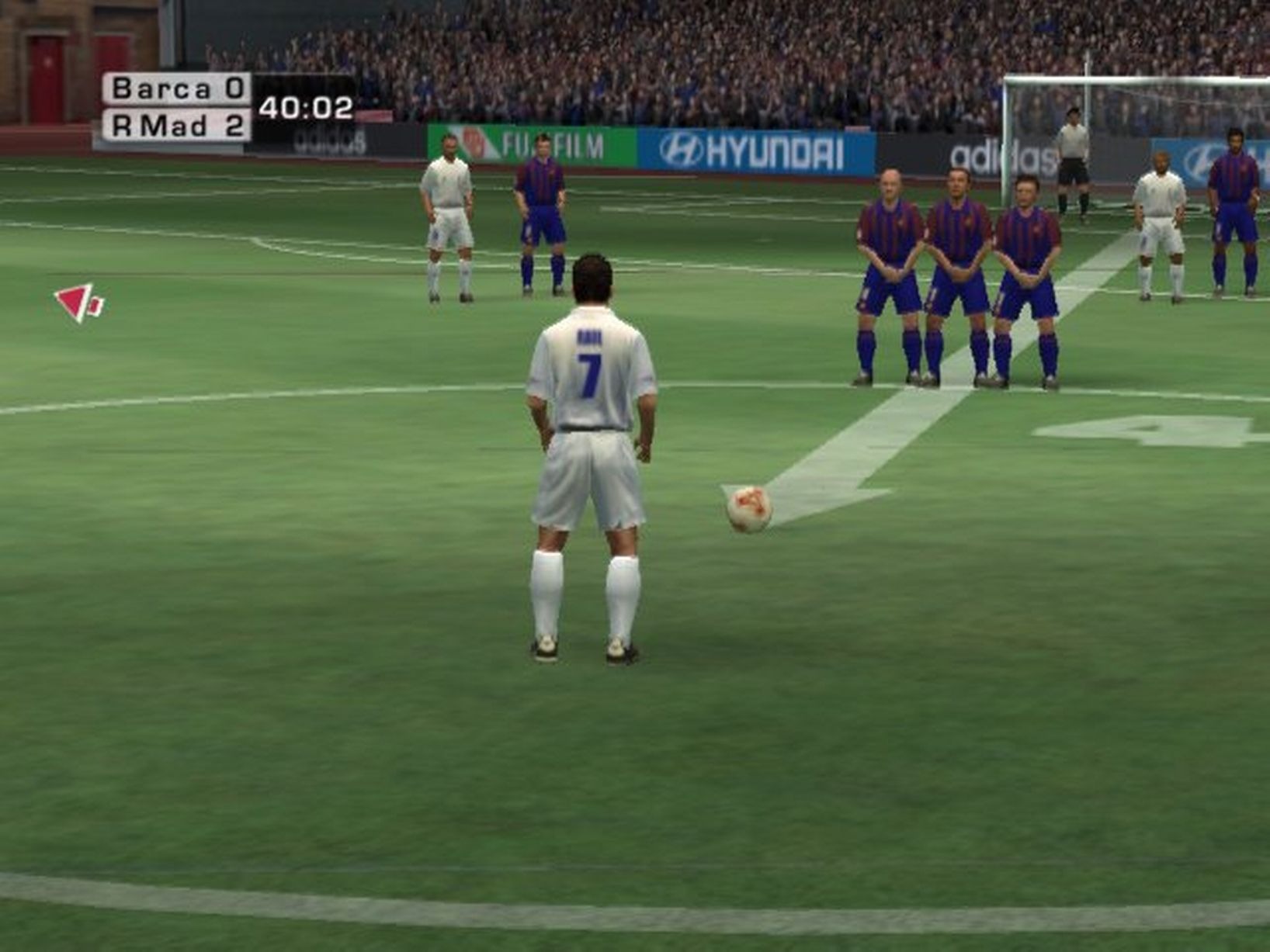Click the red off-screen player indicator arrow
1270x952 pixels.
pos(78,302)
